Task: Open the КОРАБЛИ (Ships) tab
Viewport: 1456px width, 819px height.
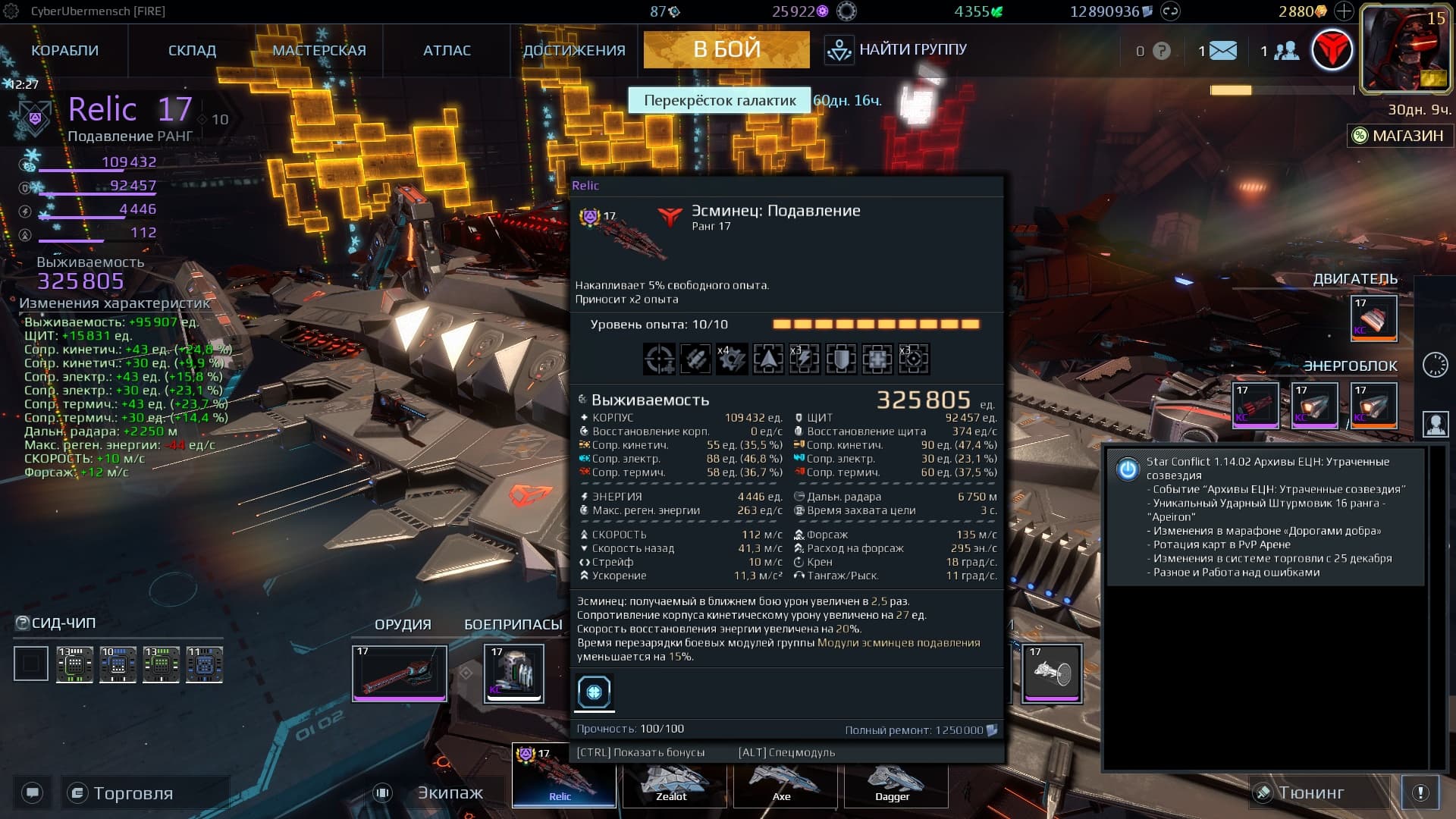Action: coord(64,50)
